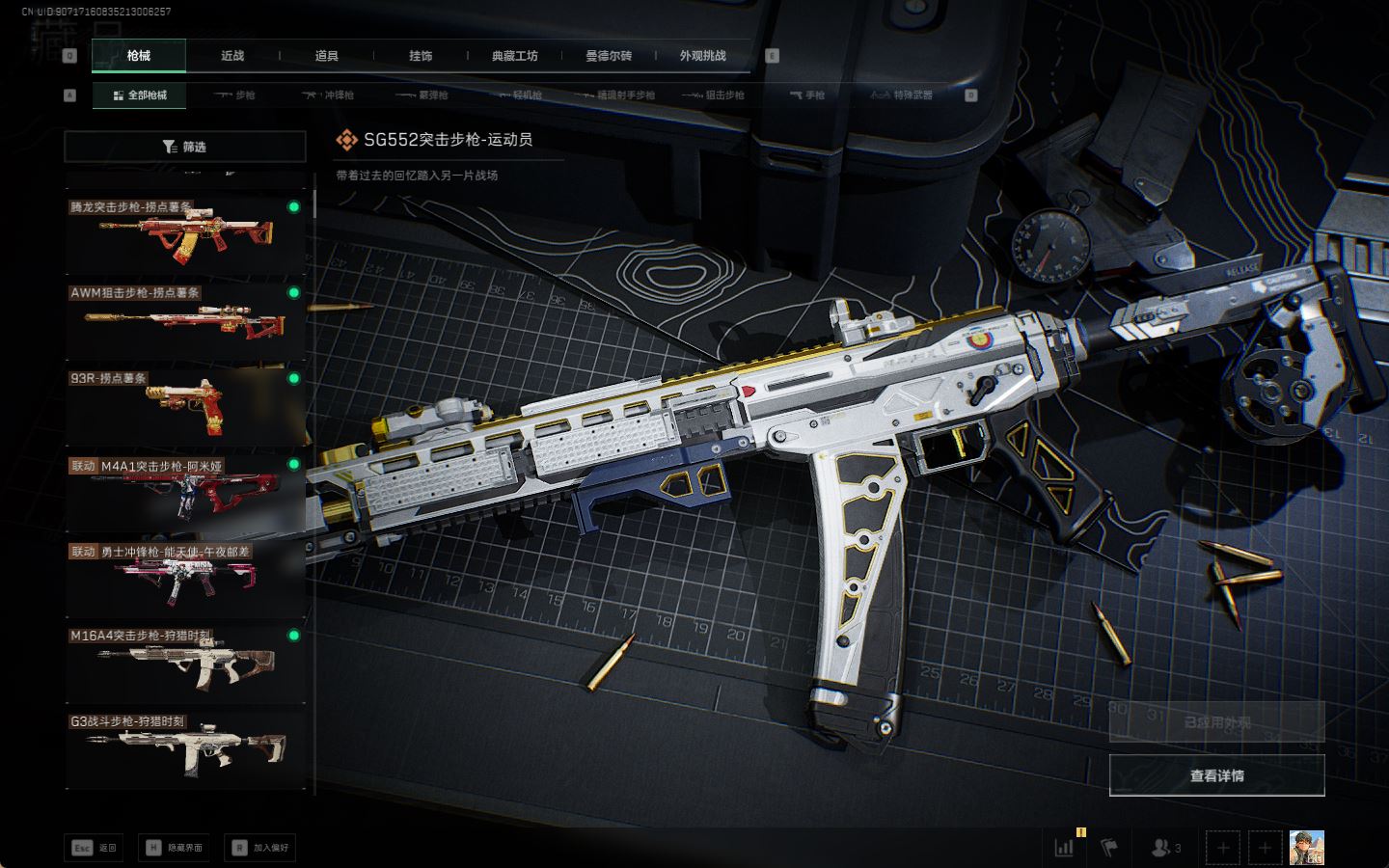Open the player avatar profile
1389x868 pixels.
click(x=1306, y=848)
